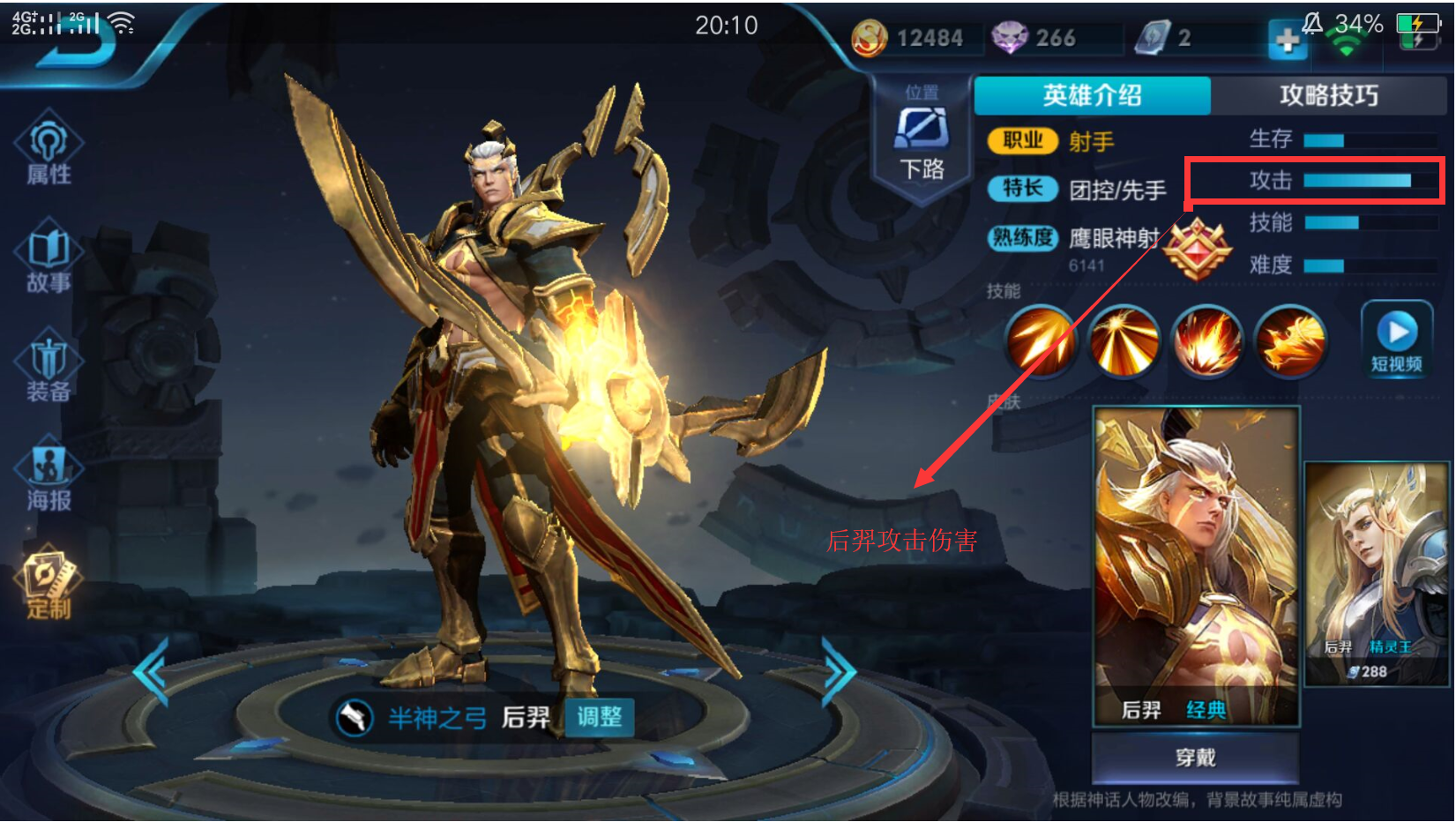Switch to the 英雄介绍 tab

[1090, 95]
